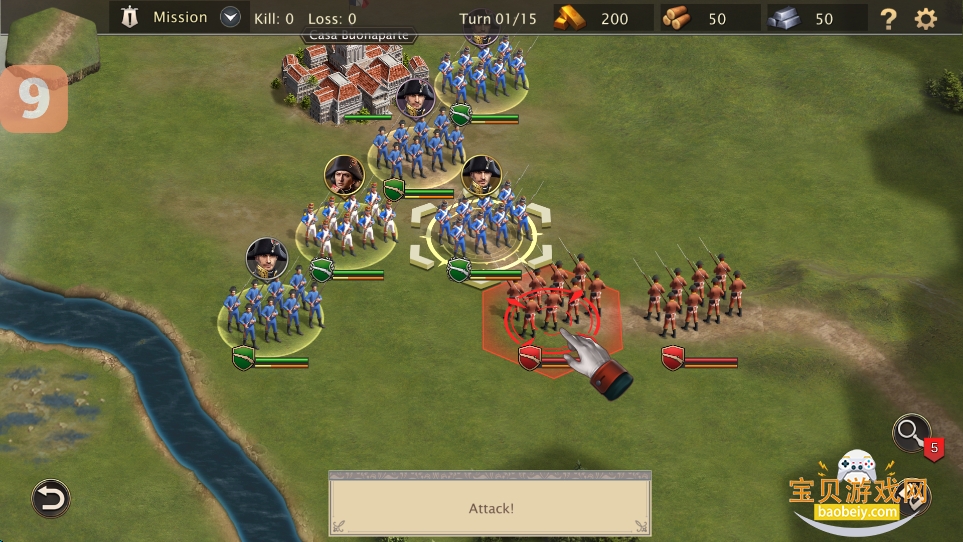Image resolution: width=963 pixels, height=542 pixels.
Task: Click the Attack! message panel
Action: [x=490, y=508]
